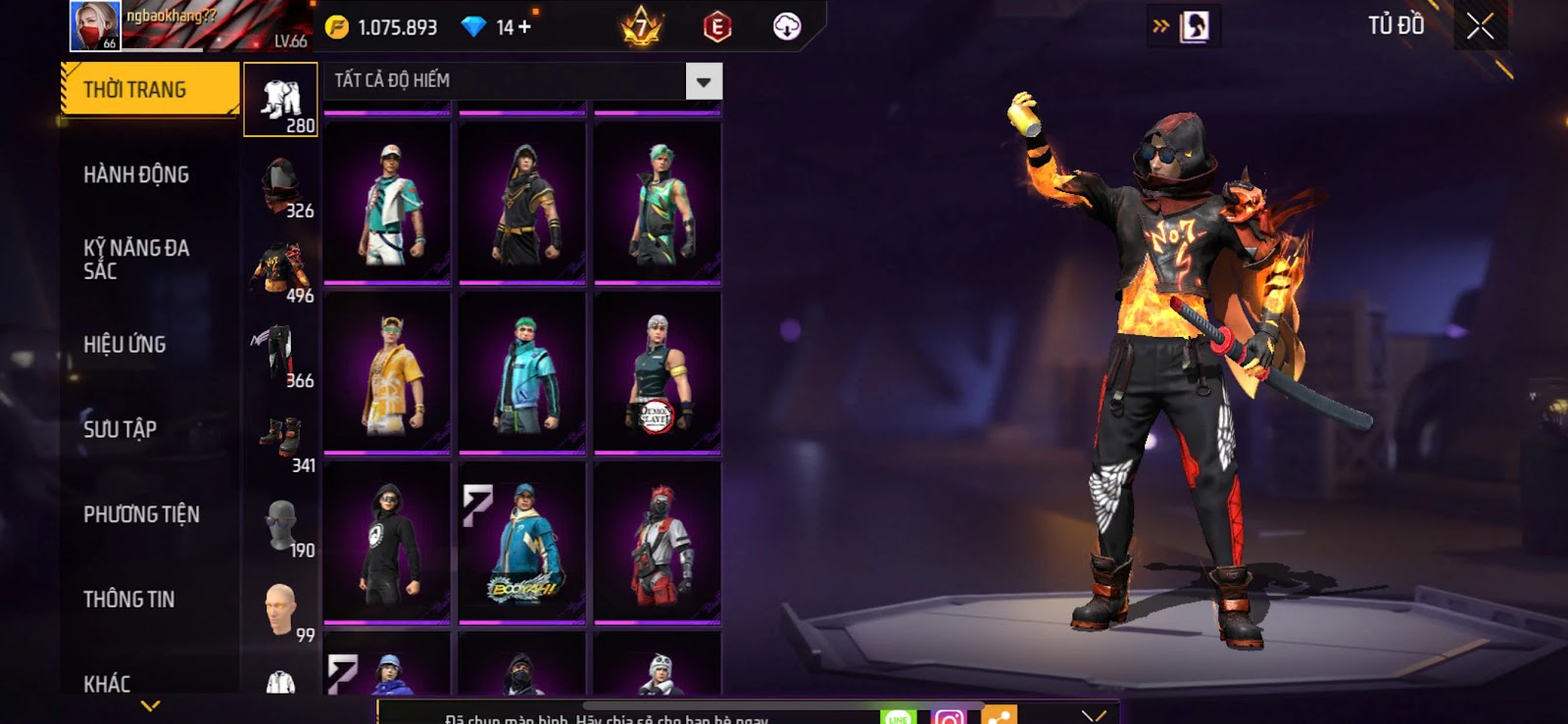Open the player profile avatar
The width and height of the screenshot is (1568, 724).
point(95,25)
